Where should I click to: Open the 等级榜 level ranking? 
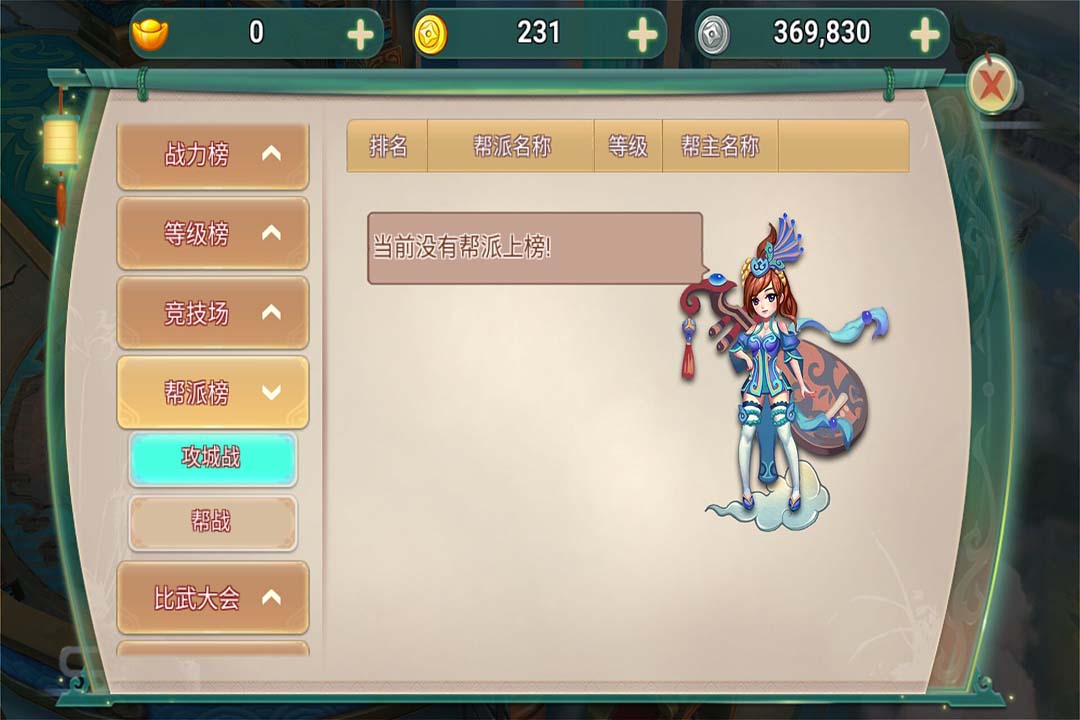[x=212, y=234]
